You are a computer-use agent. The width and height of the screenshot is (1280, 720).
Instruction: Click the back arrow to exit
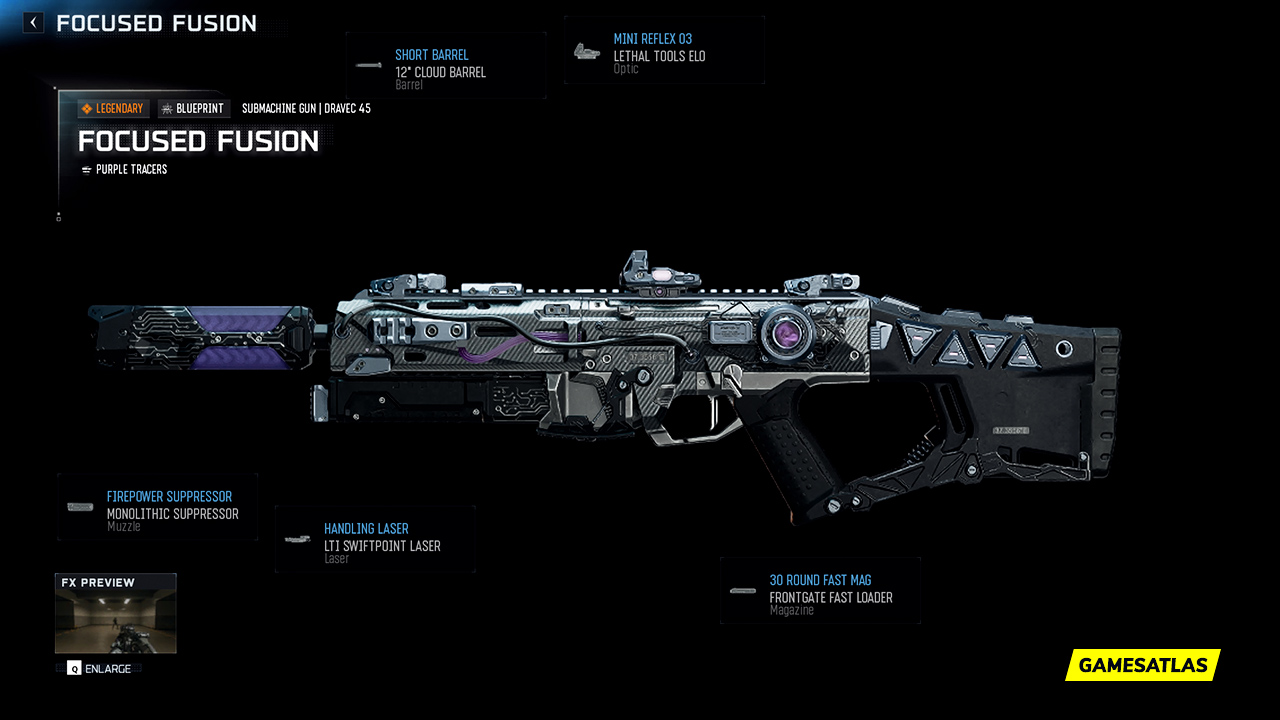[32, 21]
